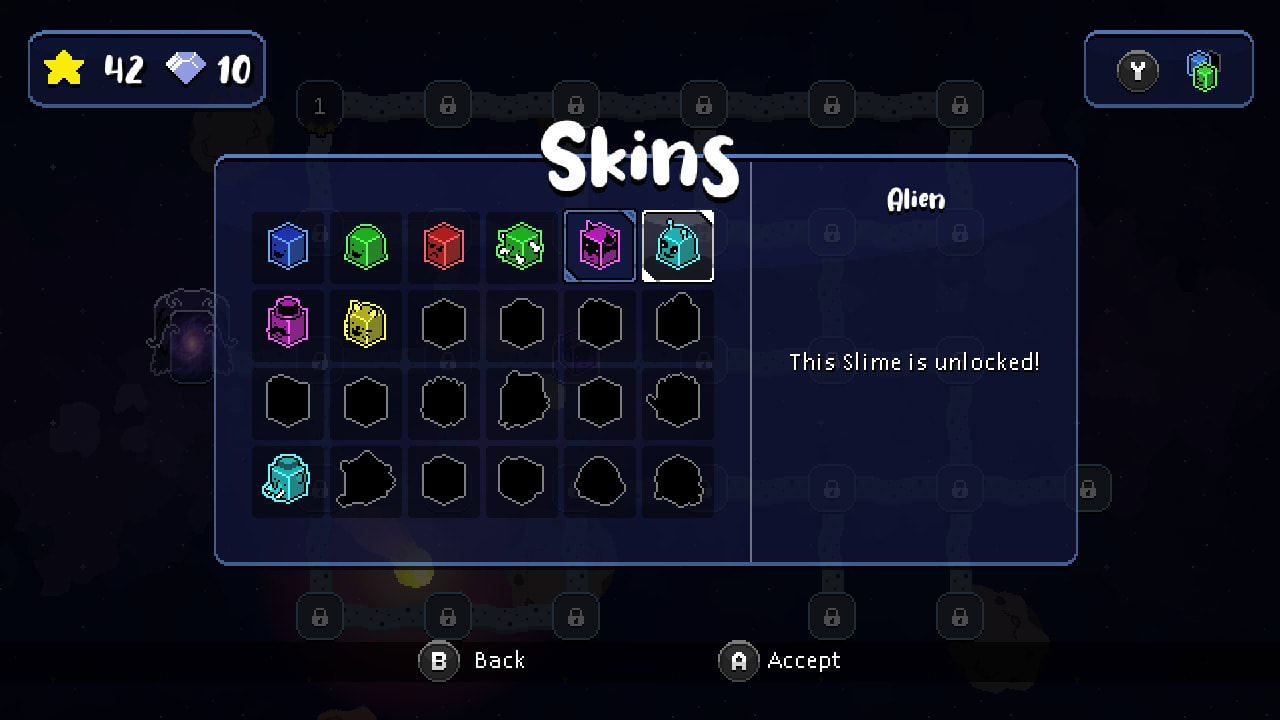
Task: Pick the green dinosaur skin with bones
Action: [521, 246]
